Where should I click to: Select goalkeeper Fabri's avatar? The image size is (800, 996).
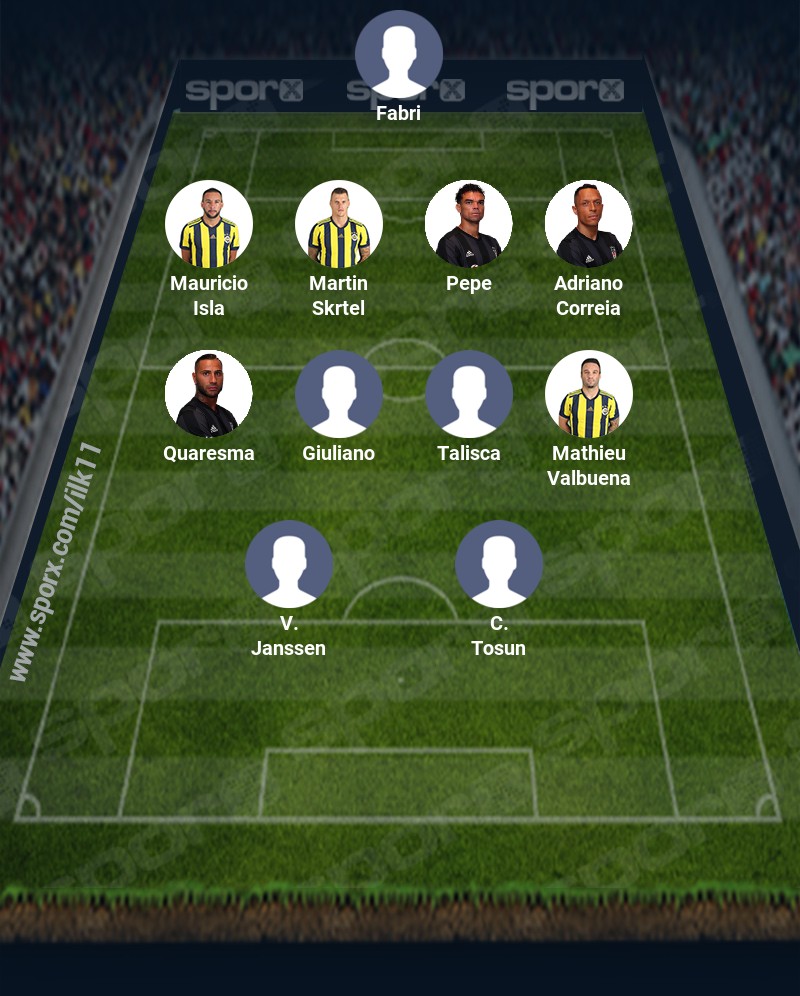pyautogui.click(x=399, y=54)
